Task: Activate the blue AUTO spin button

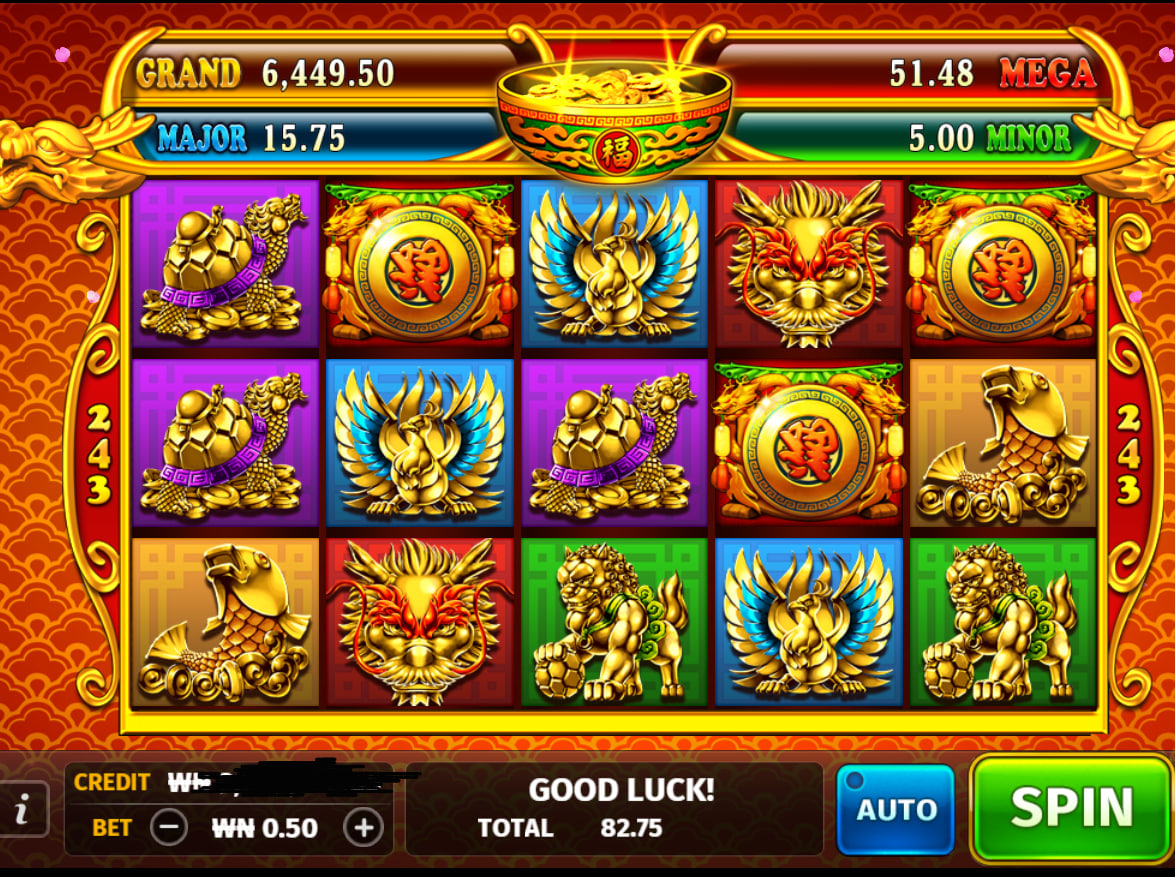Action: click(x=895, y=809)
